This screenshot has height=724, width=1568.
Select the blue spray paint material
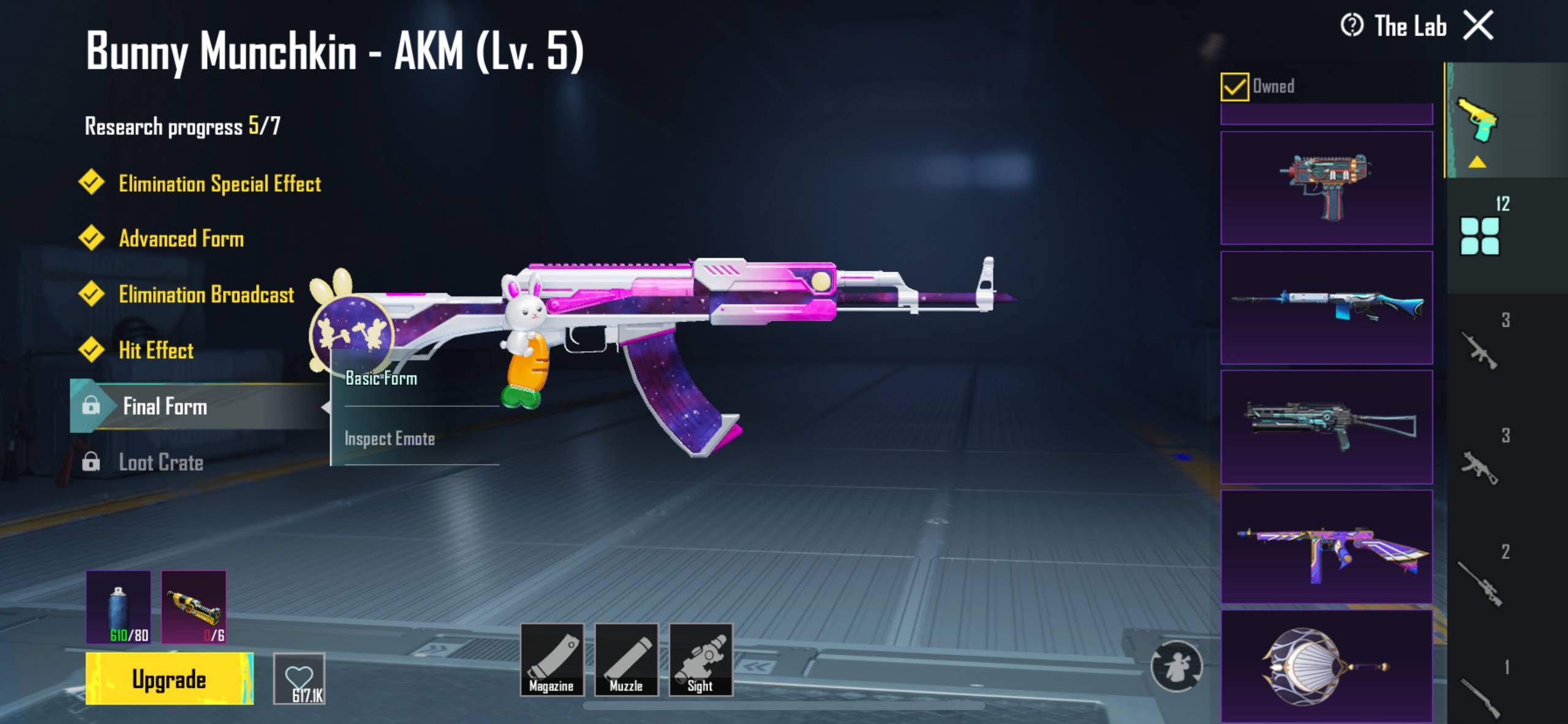point(118,606)
